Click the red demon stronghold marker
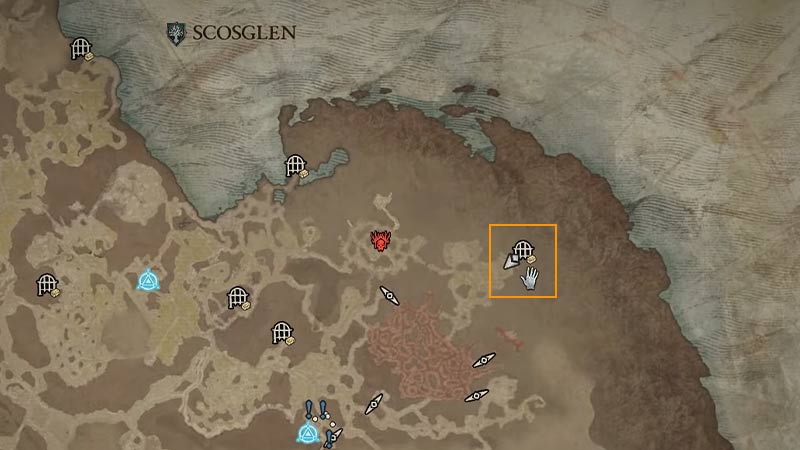 pyautogui.click(x=381, y=241)
